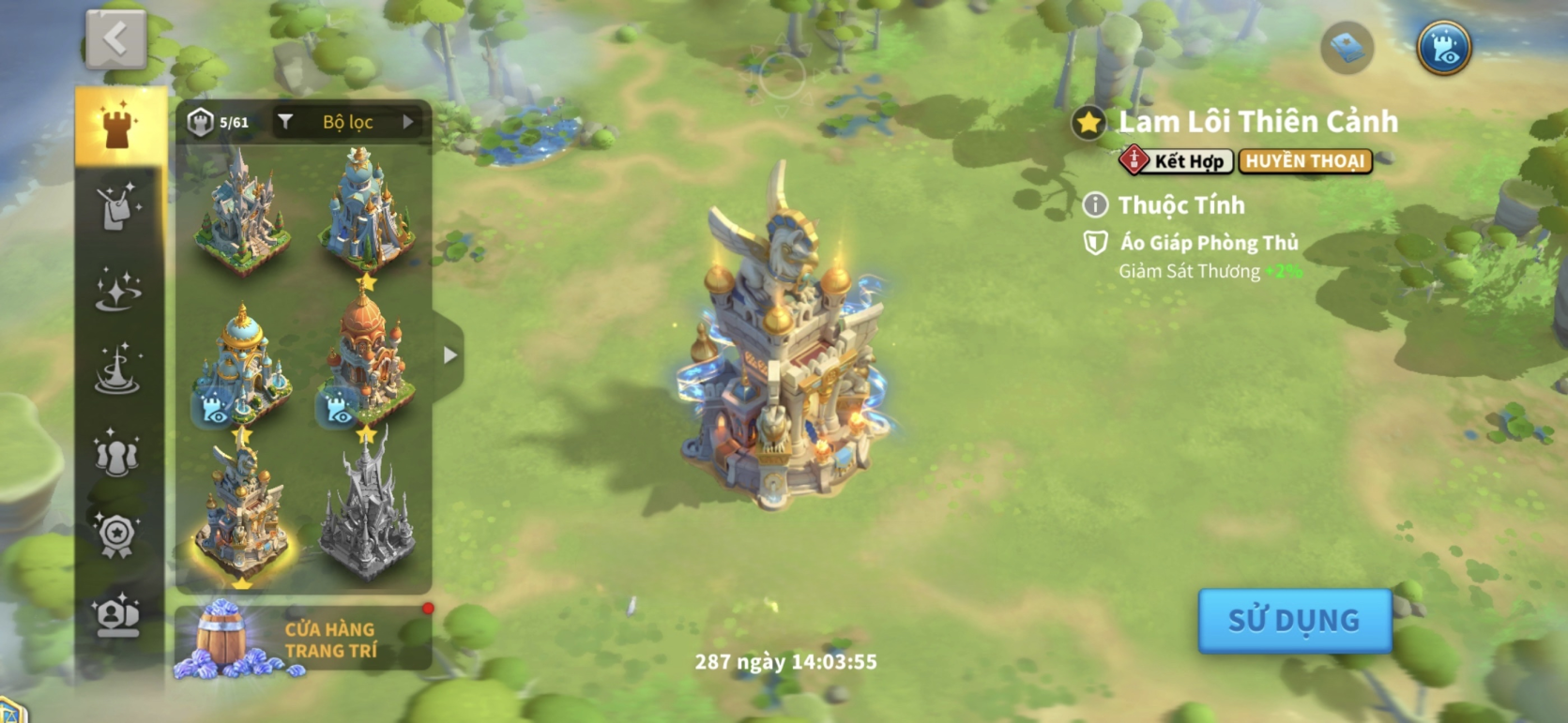Image resolution: width=1568 pixels, height=723 pixels.
Task: Pick the blue and gold domed palace theme
Action: tap(240, 368)
